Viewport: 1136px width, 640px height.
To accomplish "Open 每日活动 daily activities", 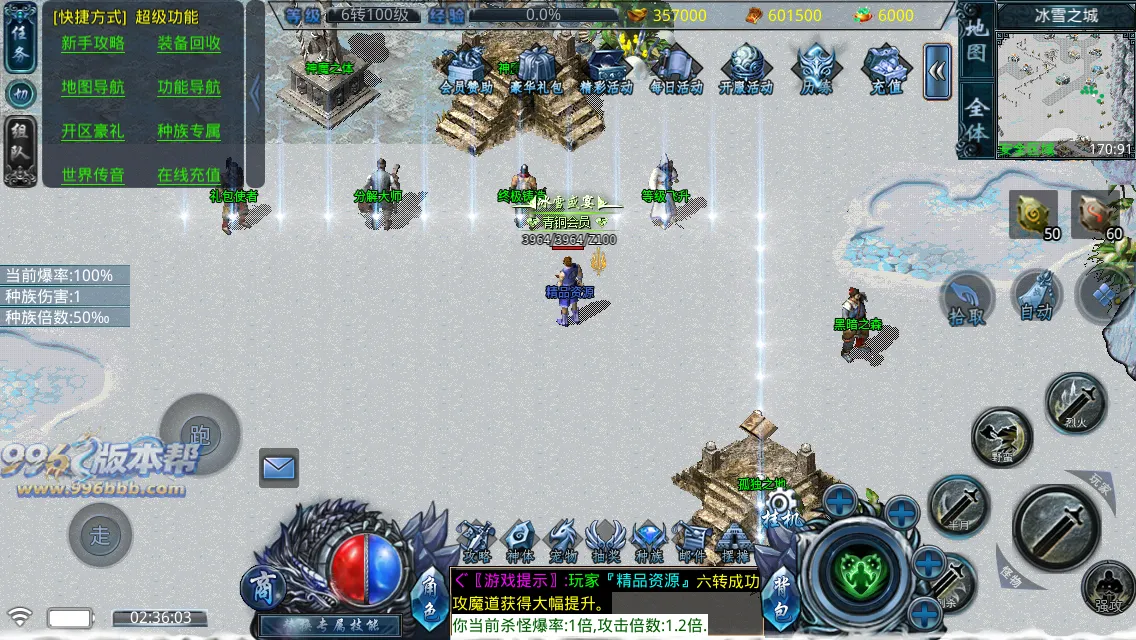I will click(676, 70).
